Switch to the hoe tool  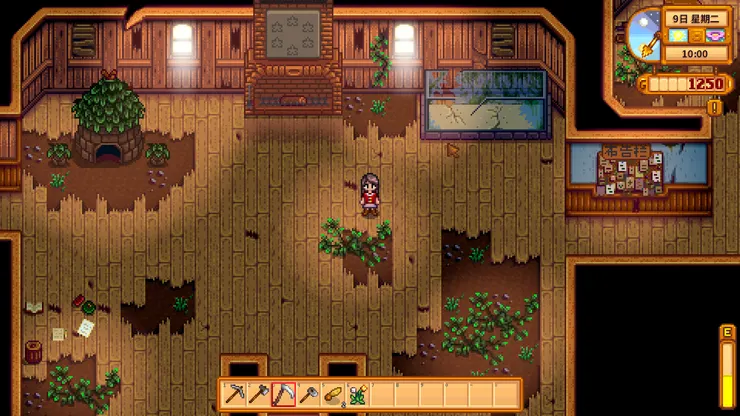(308, 395)
